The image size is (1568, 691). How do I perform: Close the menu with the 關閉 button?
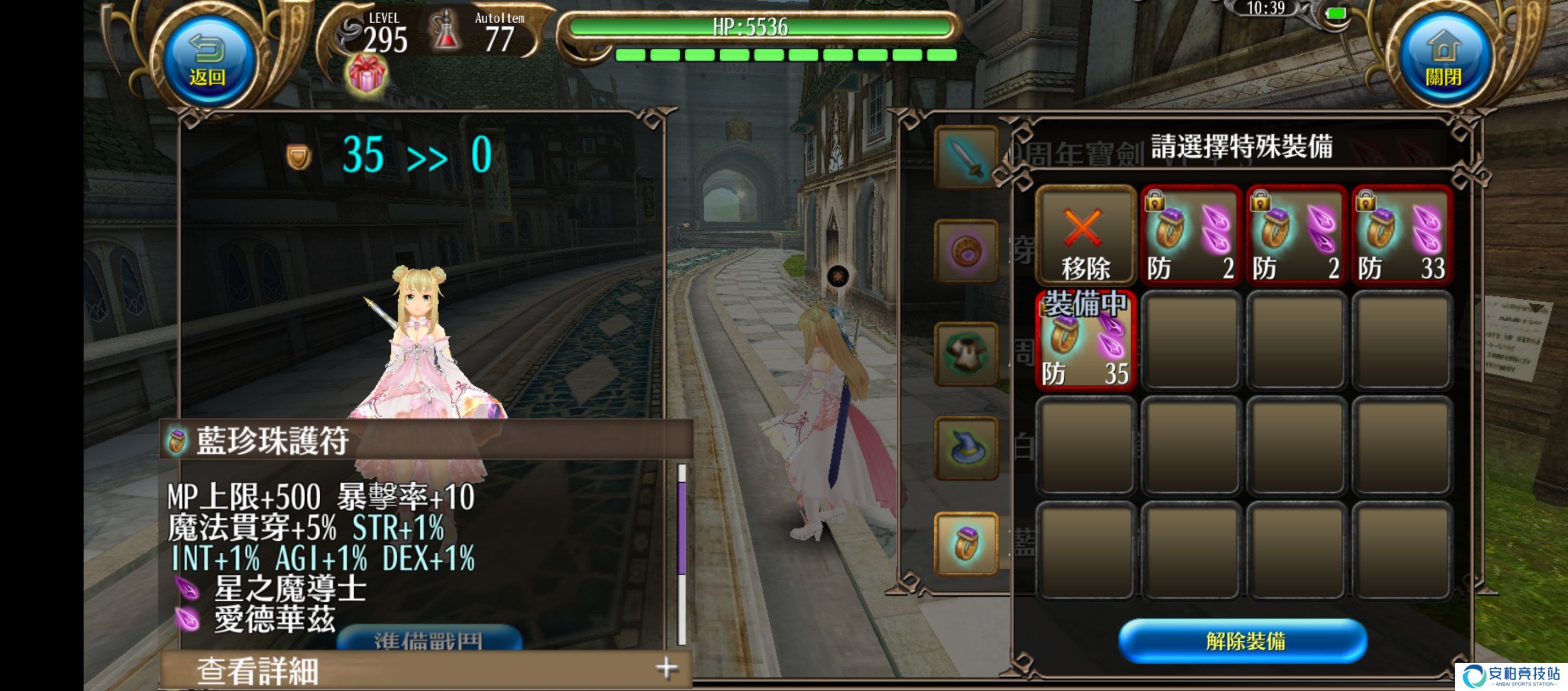tap(1443, 62)
